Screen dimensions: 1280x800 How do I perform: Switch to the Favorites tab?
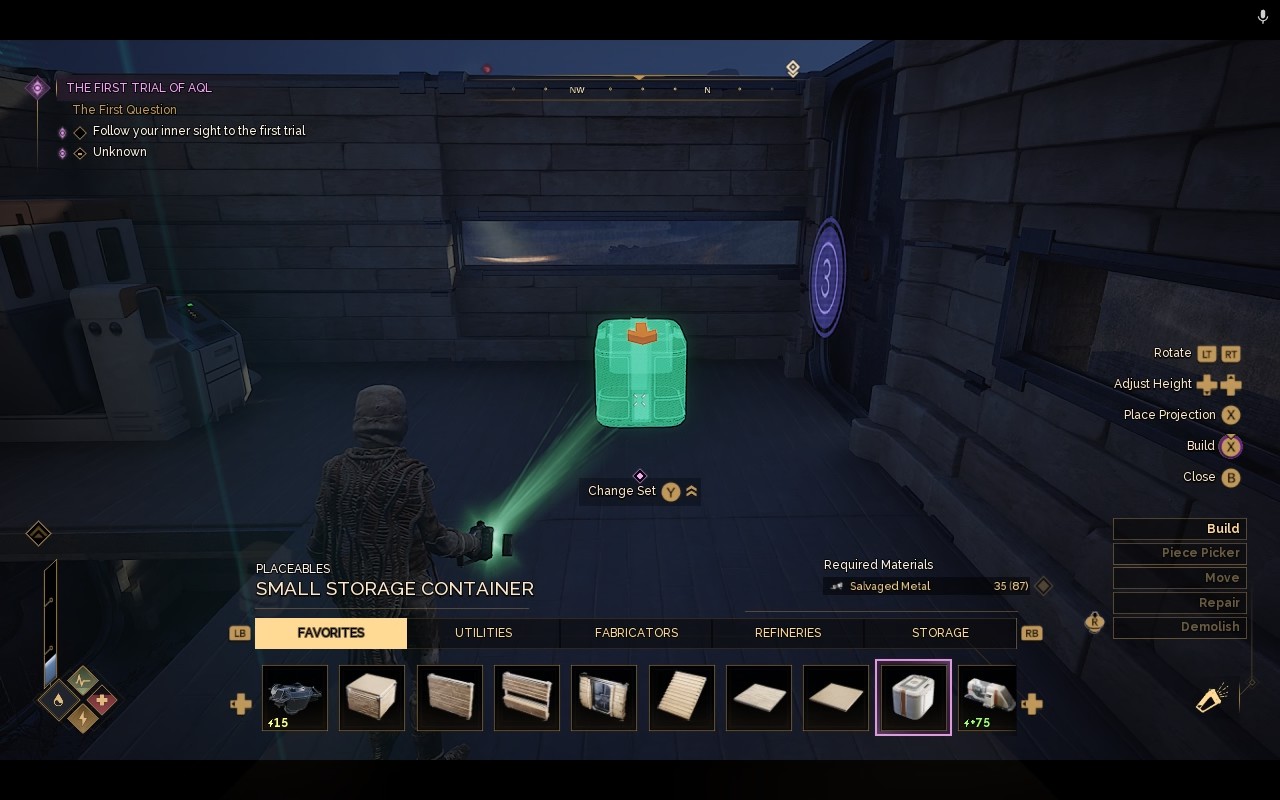point(331,633)
